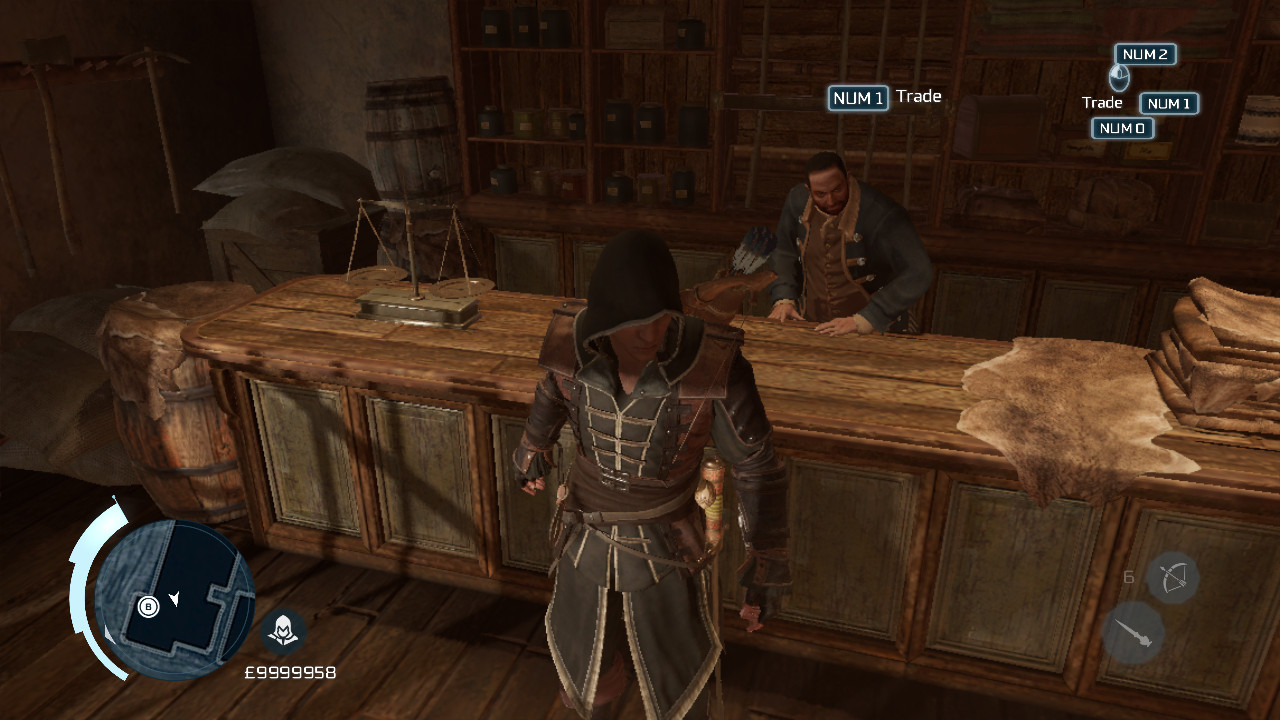
Task: Select the Trade label near the shopkeeper
Action: 922,97
